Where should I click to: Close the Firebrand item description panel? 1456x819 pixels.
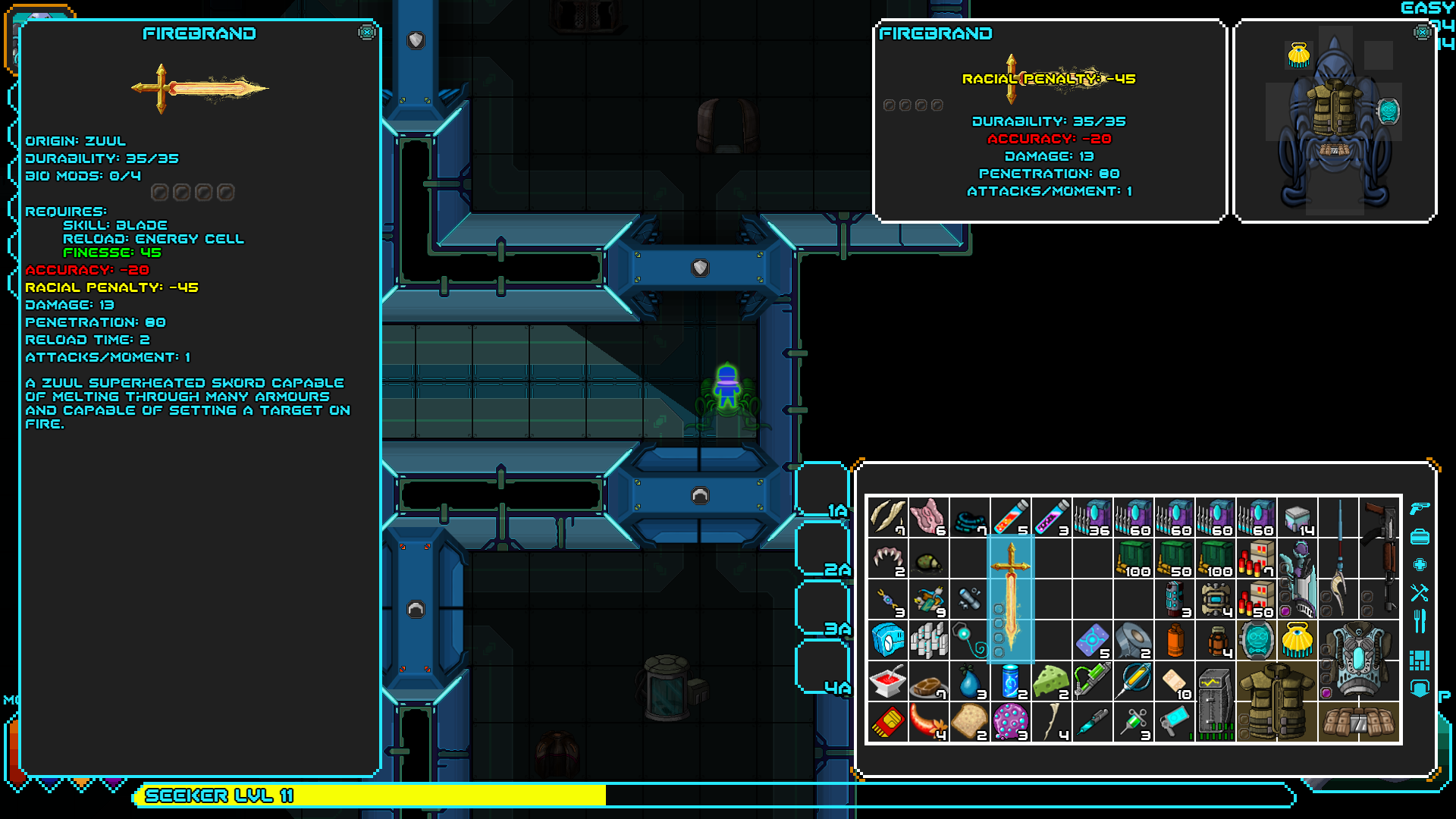coord(367,33)
